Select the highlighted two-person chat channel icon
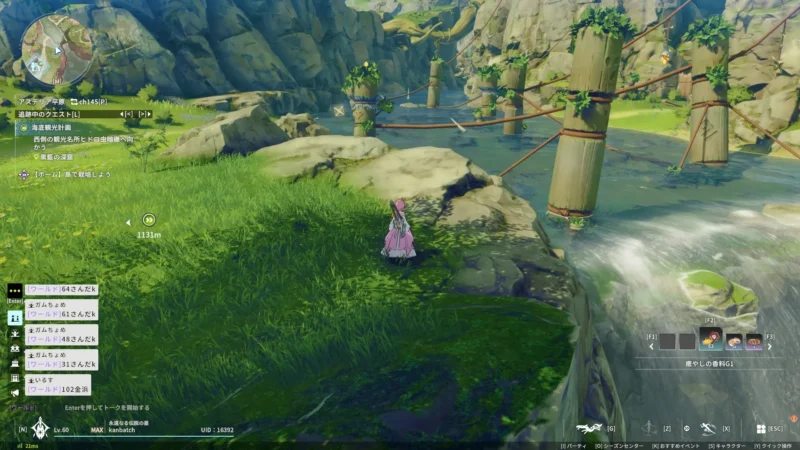Screen dimensions: 800x450 [14, 317]
